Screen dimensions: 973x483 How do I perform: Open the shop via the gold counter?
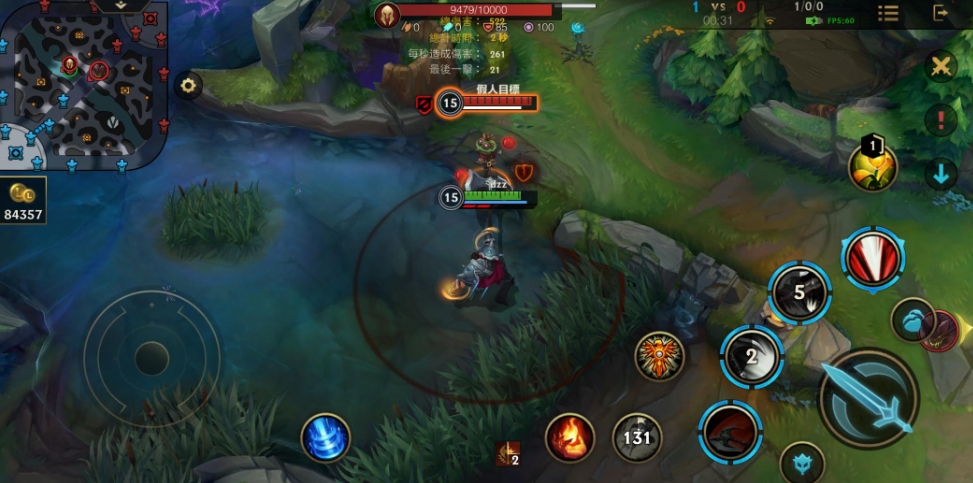tap(23, 203)
